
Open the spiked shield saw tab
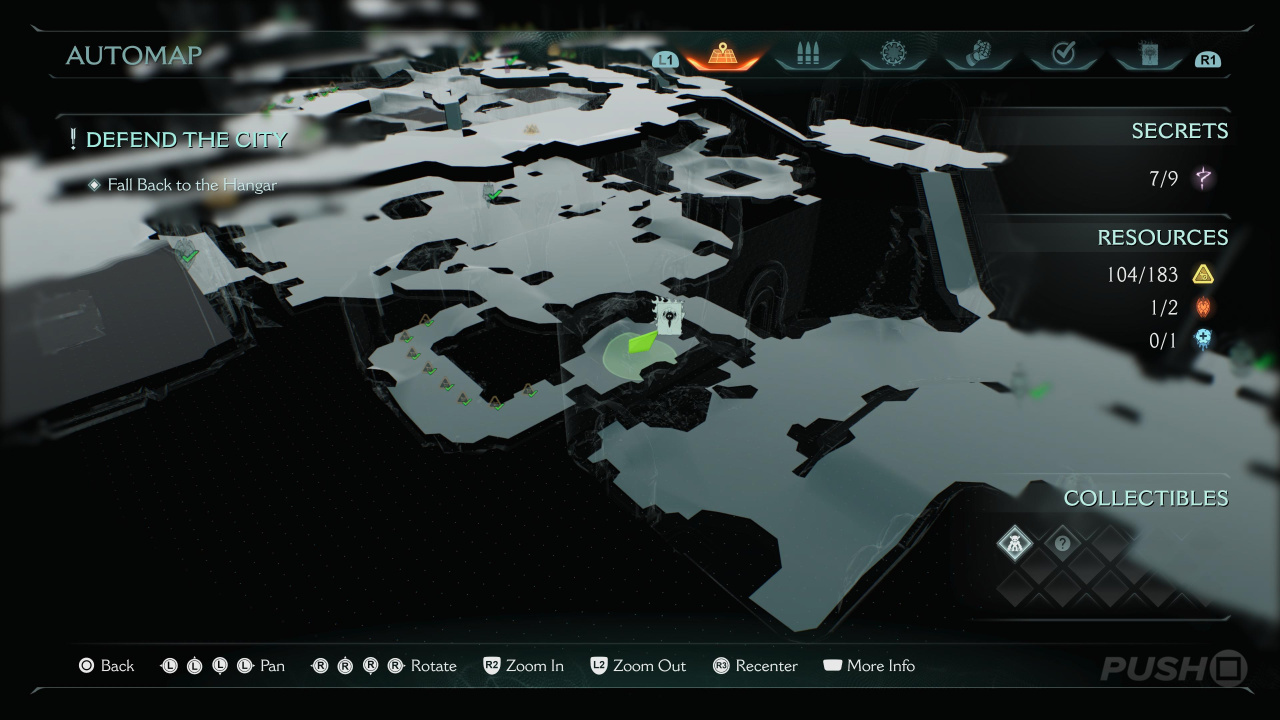(893, 54)
